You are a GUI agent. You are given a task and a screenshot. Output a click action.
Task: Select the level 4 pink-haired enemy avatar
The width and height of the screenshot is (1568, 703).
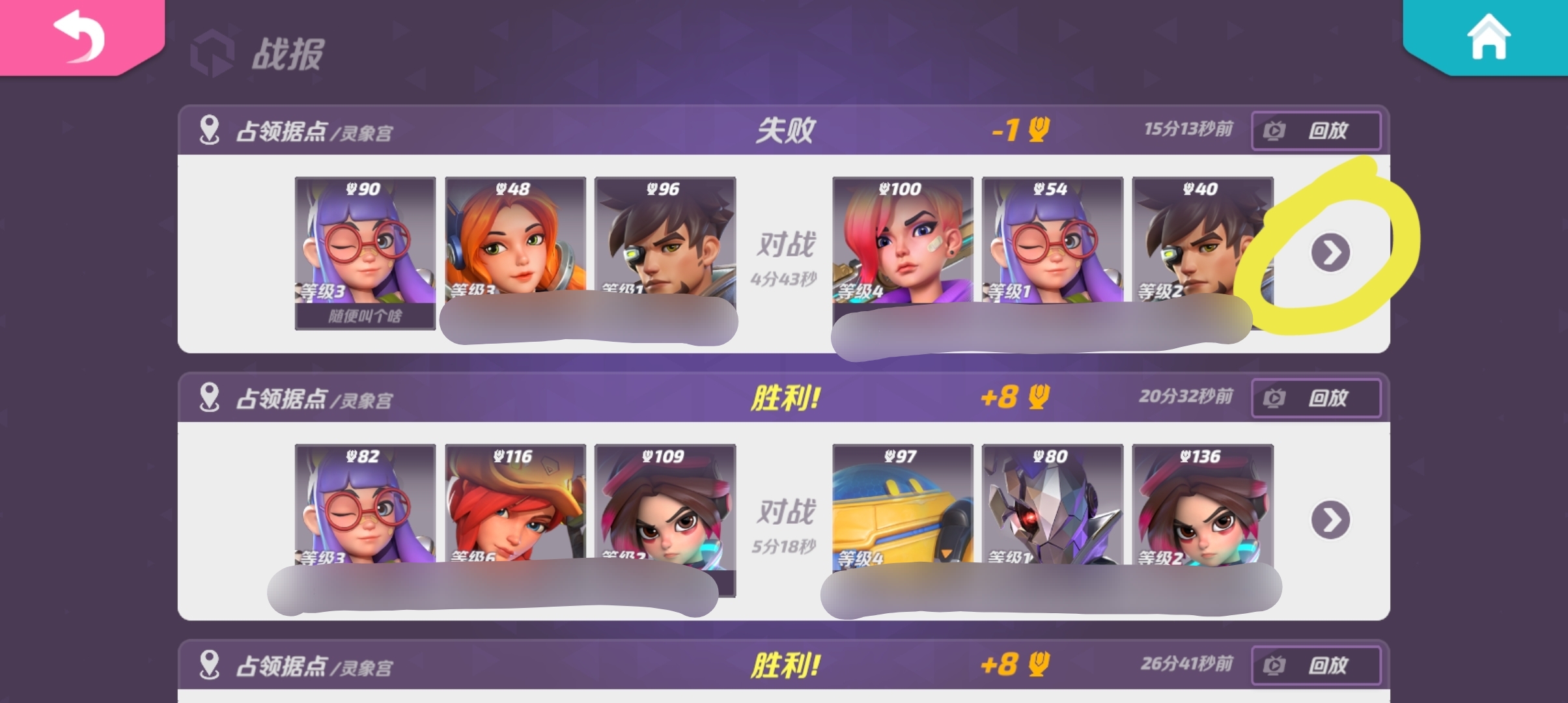click(903, 244)
